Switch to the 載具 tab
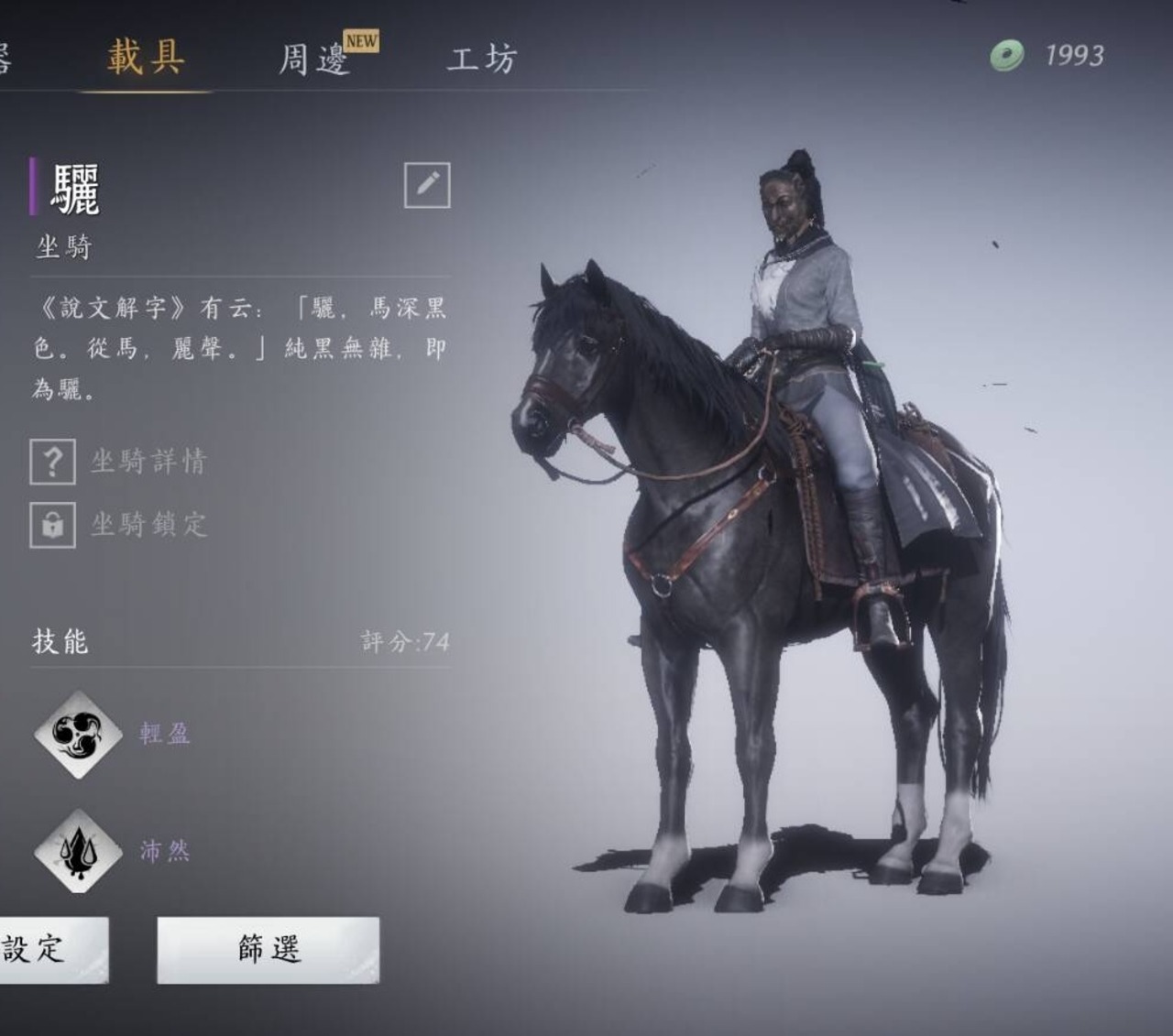The image size is (1173, 1036). pyautogui.click(x=146, y=57)
